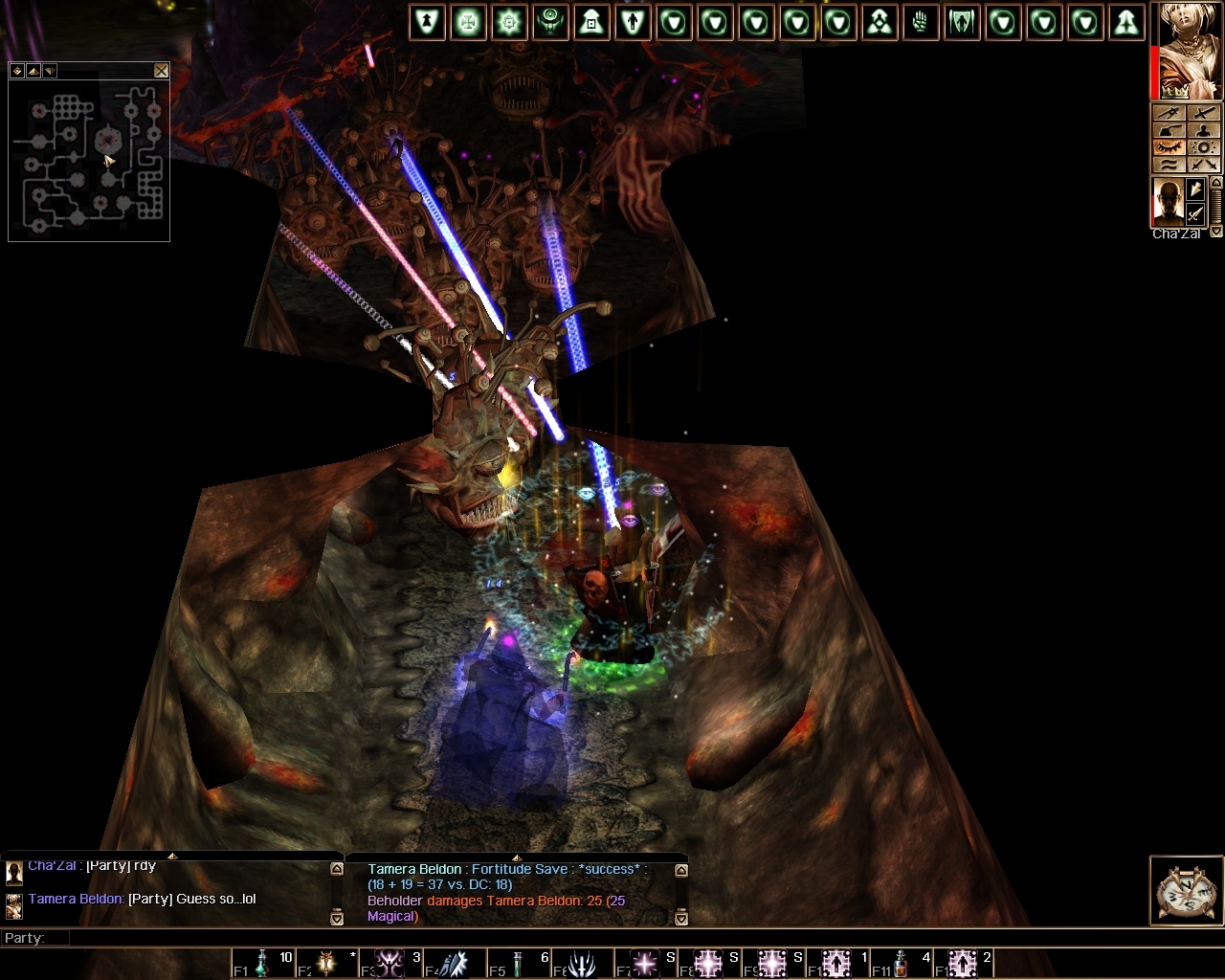Screen dimensions: 1225x980
Task: Click the arrowhead icon beside Cha'Zal
Action: (x=1195, y=191)
